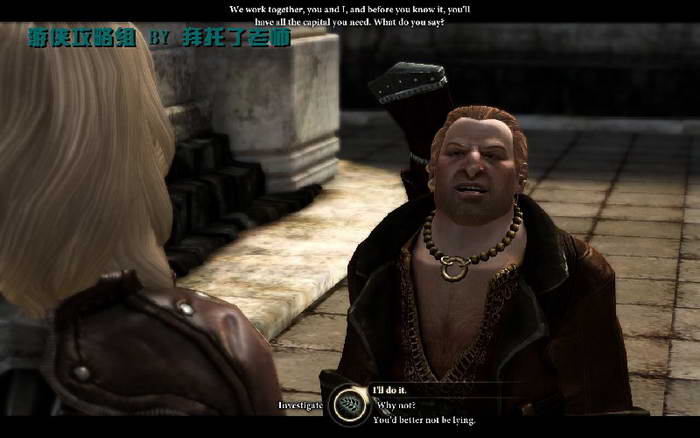Viewport: 700px width, 438px height.
Task: Click the olive branch dialogue wheel icon
Action: point(349,404)
